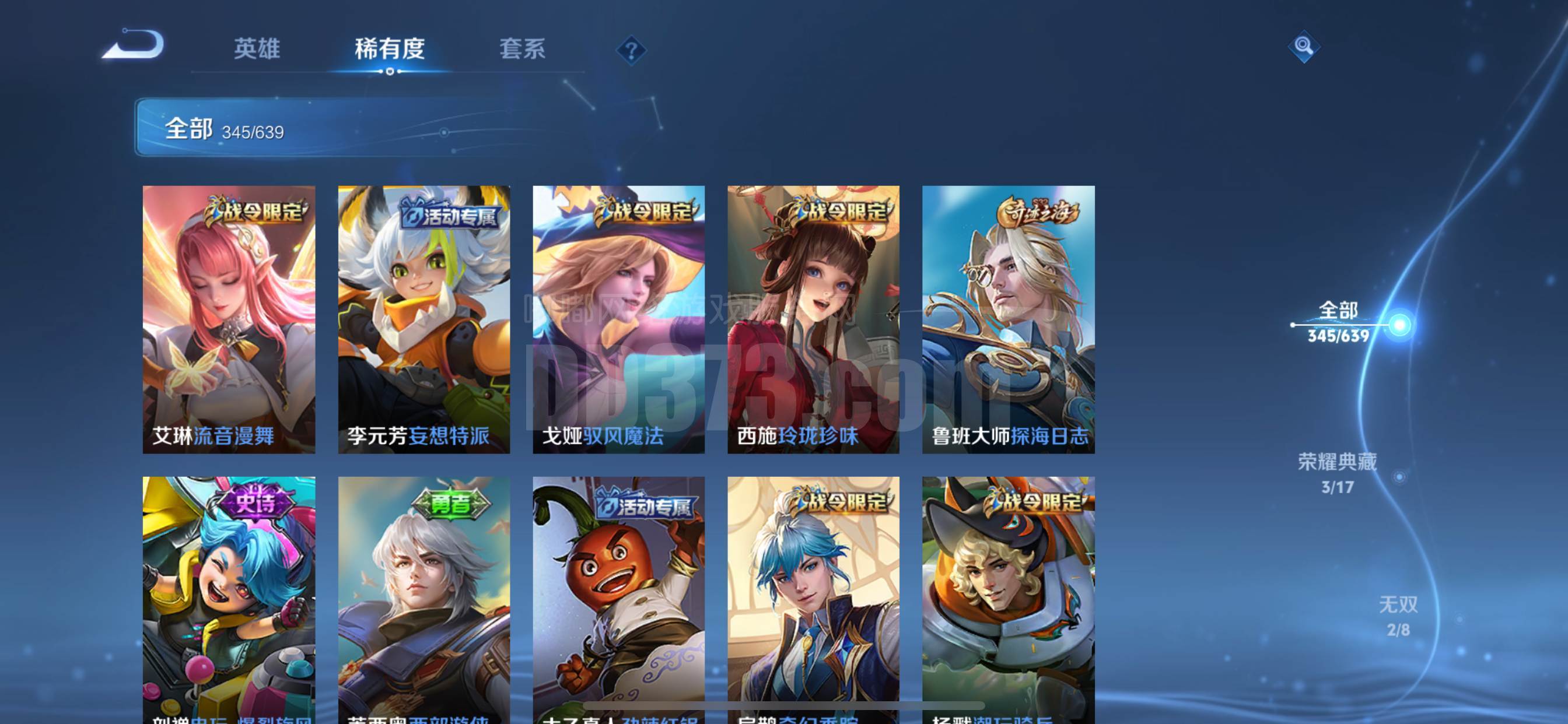
Task: Switch to the 英雄 tab
Action: click(257, 48)
